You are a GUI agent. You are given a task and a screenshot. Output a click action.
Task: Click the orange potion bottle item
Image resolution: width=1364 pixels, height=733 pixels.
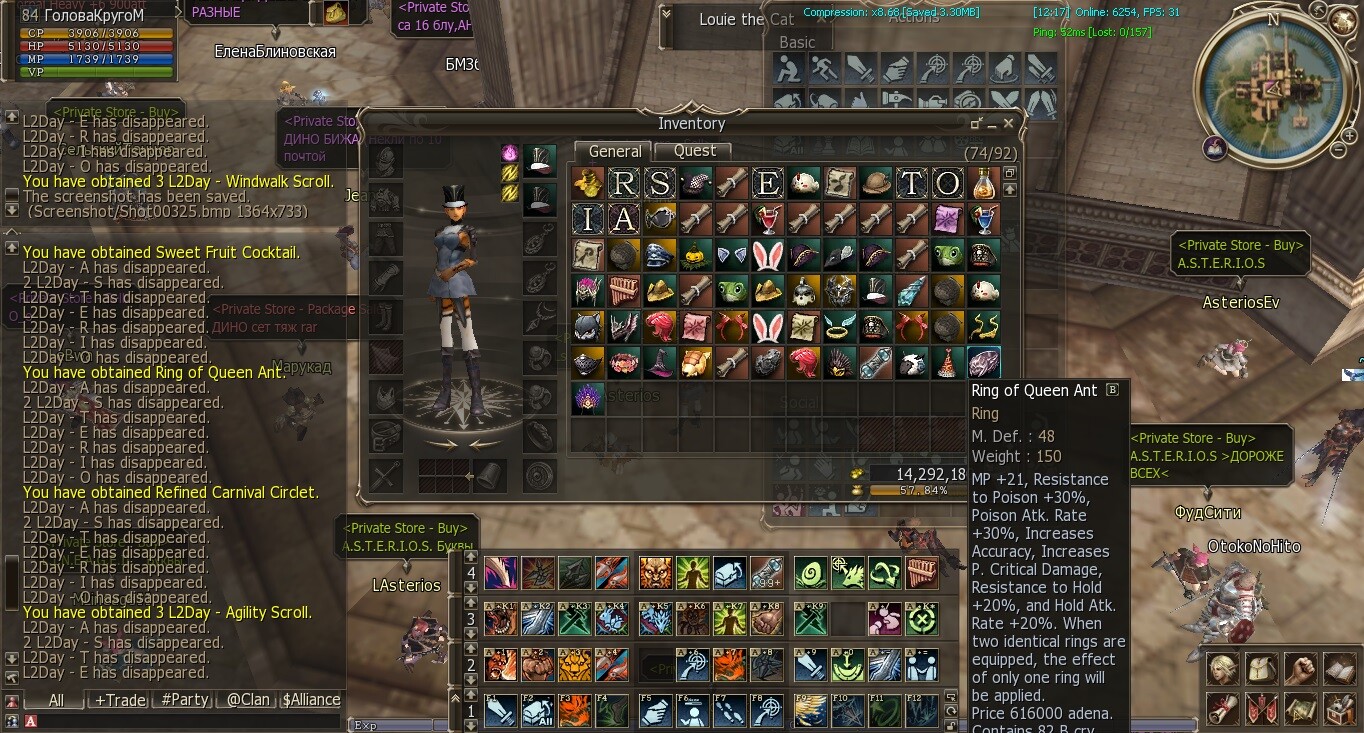983,183
